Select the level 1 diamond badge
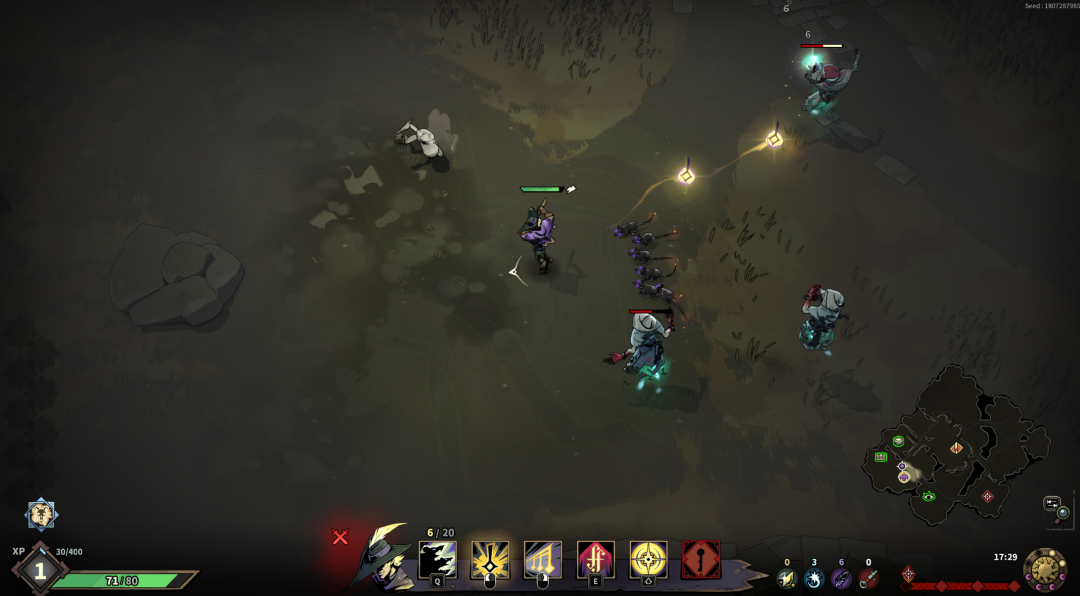1080x596 pixels. (x=40, y=571)
